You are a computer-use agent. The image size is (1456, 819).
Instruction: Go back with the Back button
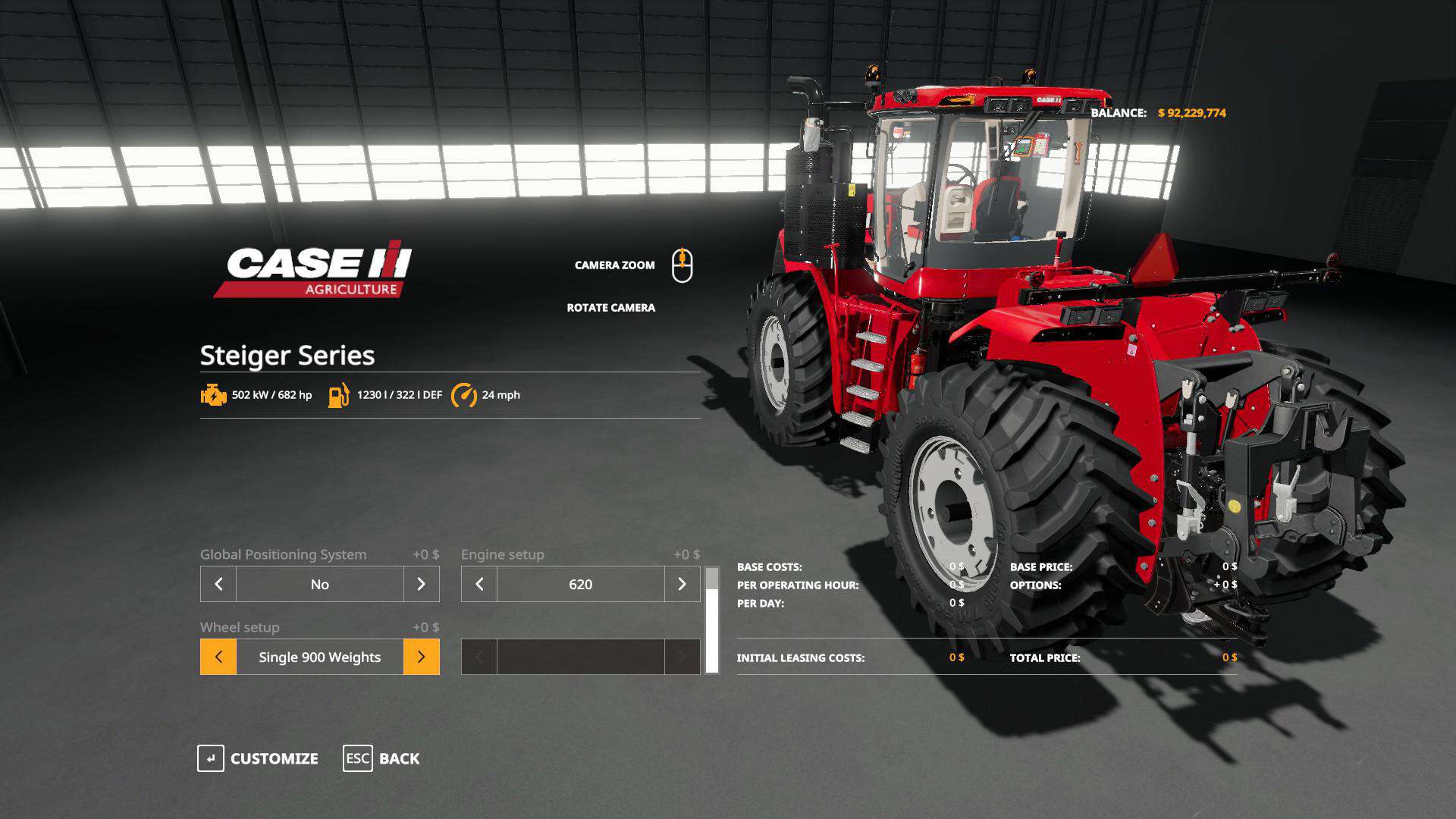pos(381,758)
